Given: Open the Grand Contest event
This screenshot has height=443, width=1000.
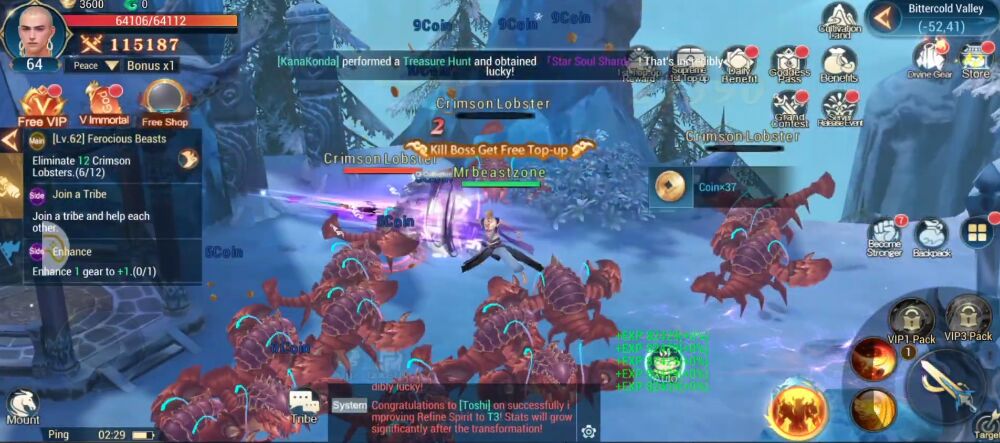Looking at the screenshot, I should tap(790, 107).
